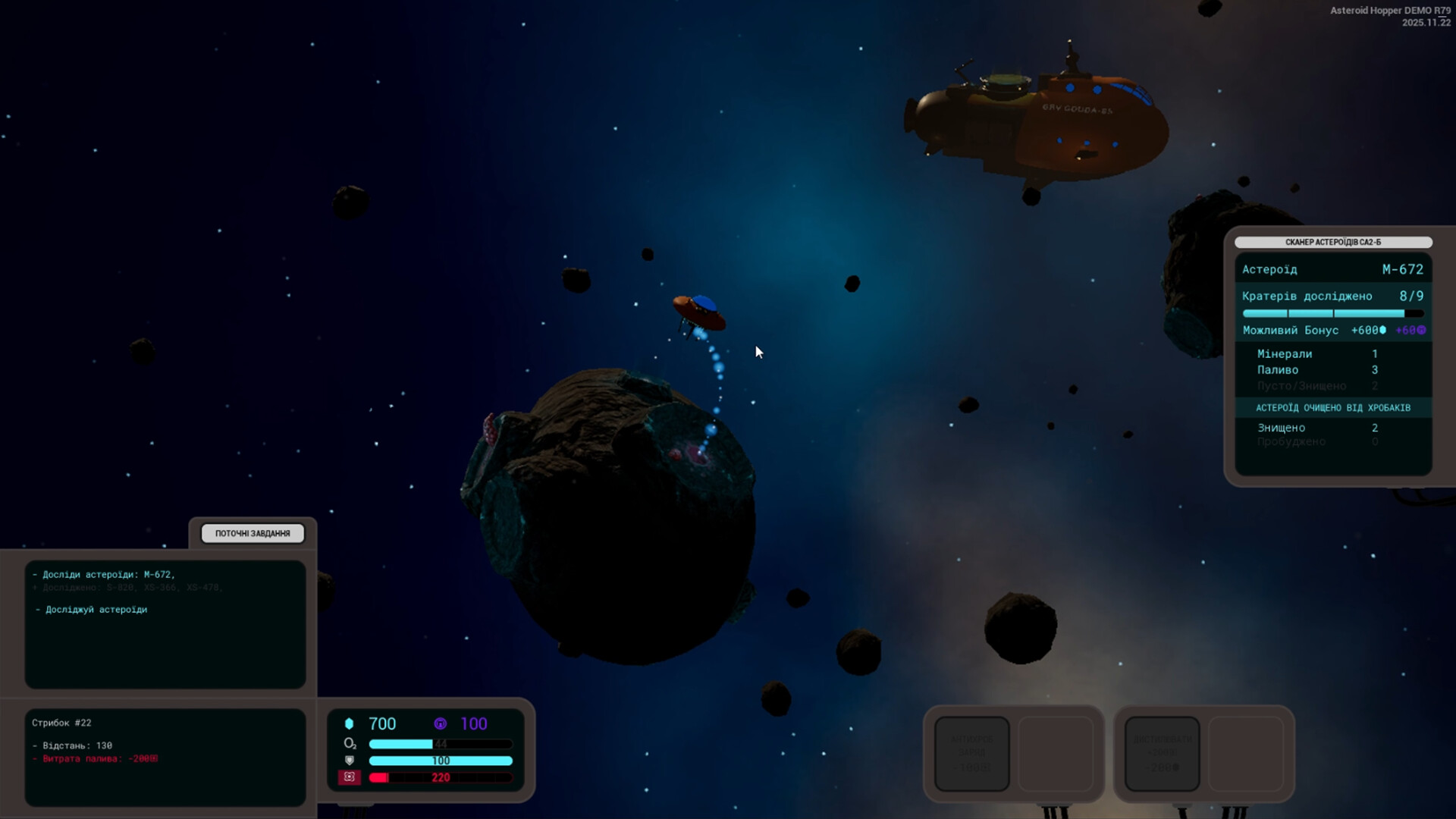The width and height of the screenshot is (1456, 819).
Task: Expand the СКАНЕР АСТЕРОЇДІВ СА2-Б header
Action: [x=1335, y=243]
